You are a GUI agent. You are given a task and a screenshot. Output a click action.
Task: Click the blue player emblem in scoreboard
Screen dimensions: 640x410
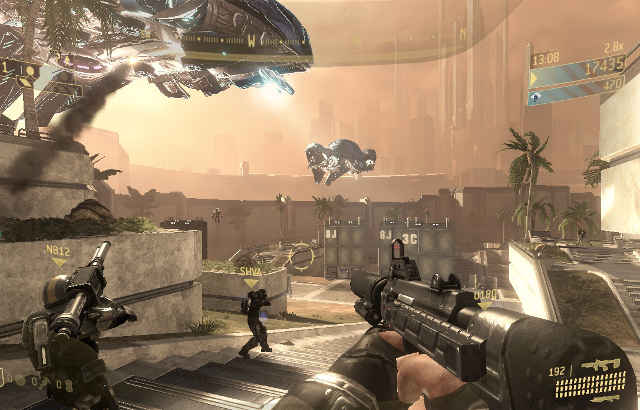click(535, 97)
